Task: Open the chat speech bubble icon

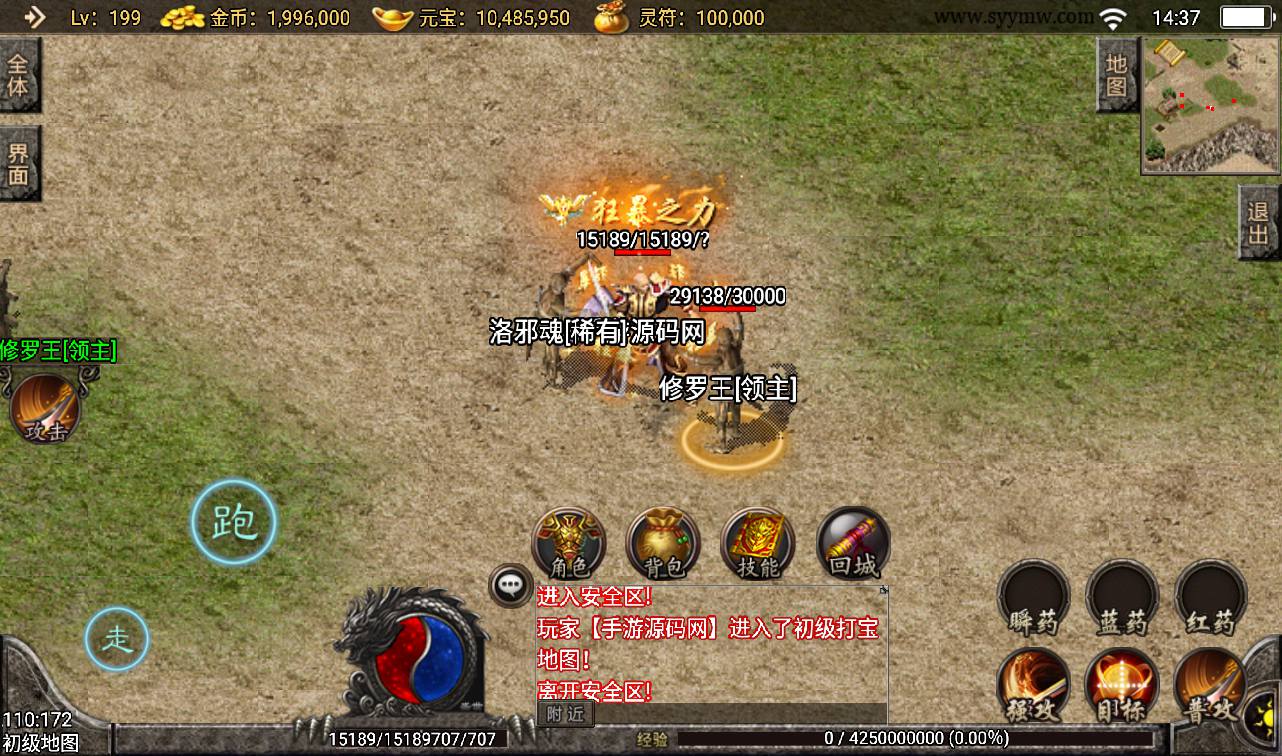Action: click(511, 586)
